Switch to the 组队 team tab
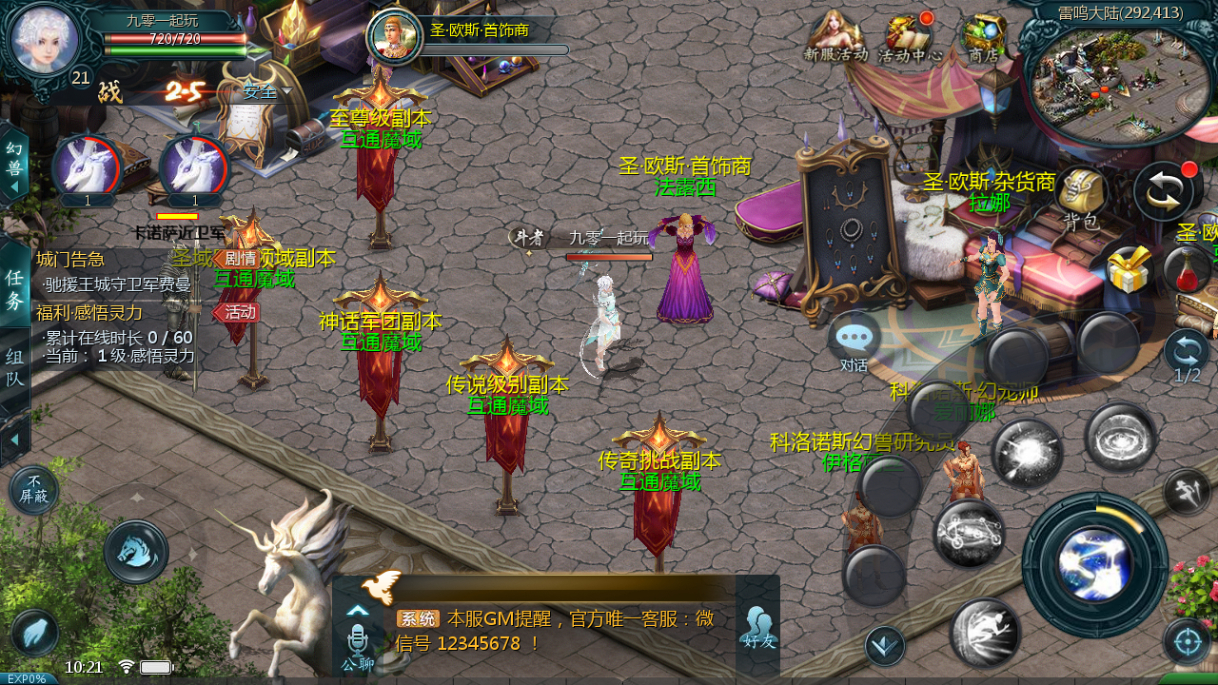The image size is (1218, 685). pyautogui.click(x=14, y=366)
